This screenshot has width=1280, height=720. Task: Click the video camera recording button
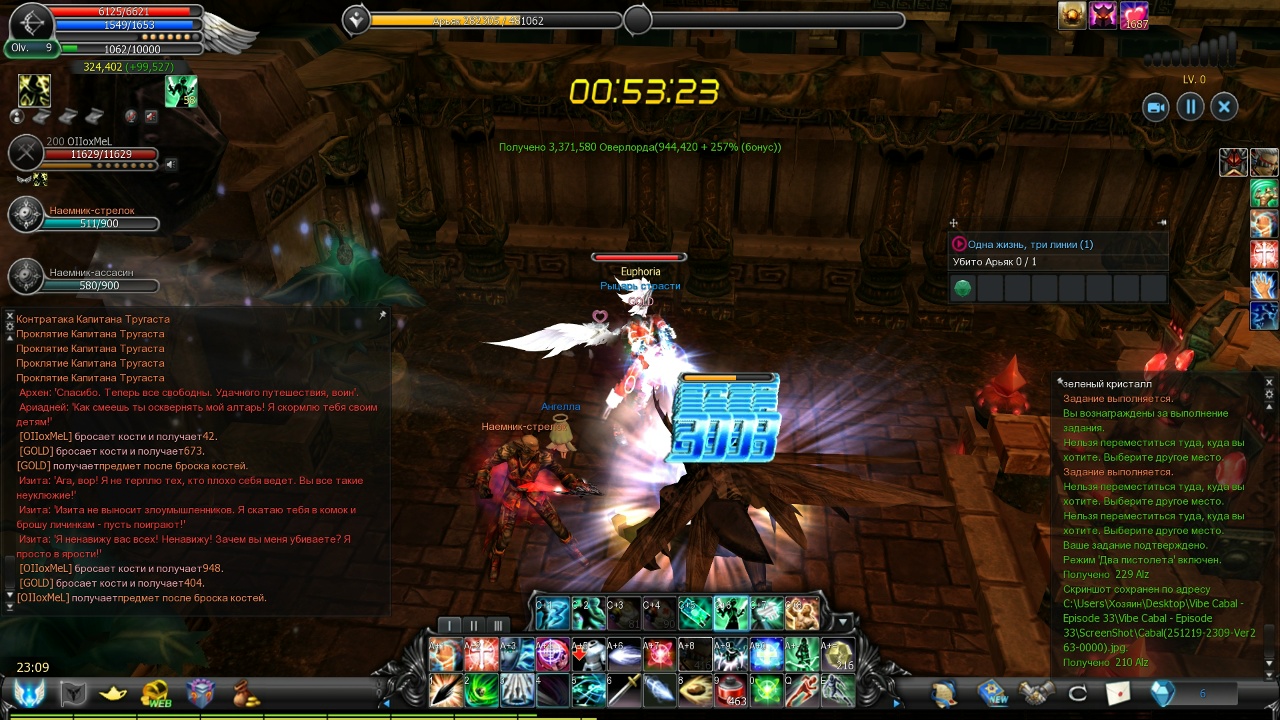(1156, 107)
